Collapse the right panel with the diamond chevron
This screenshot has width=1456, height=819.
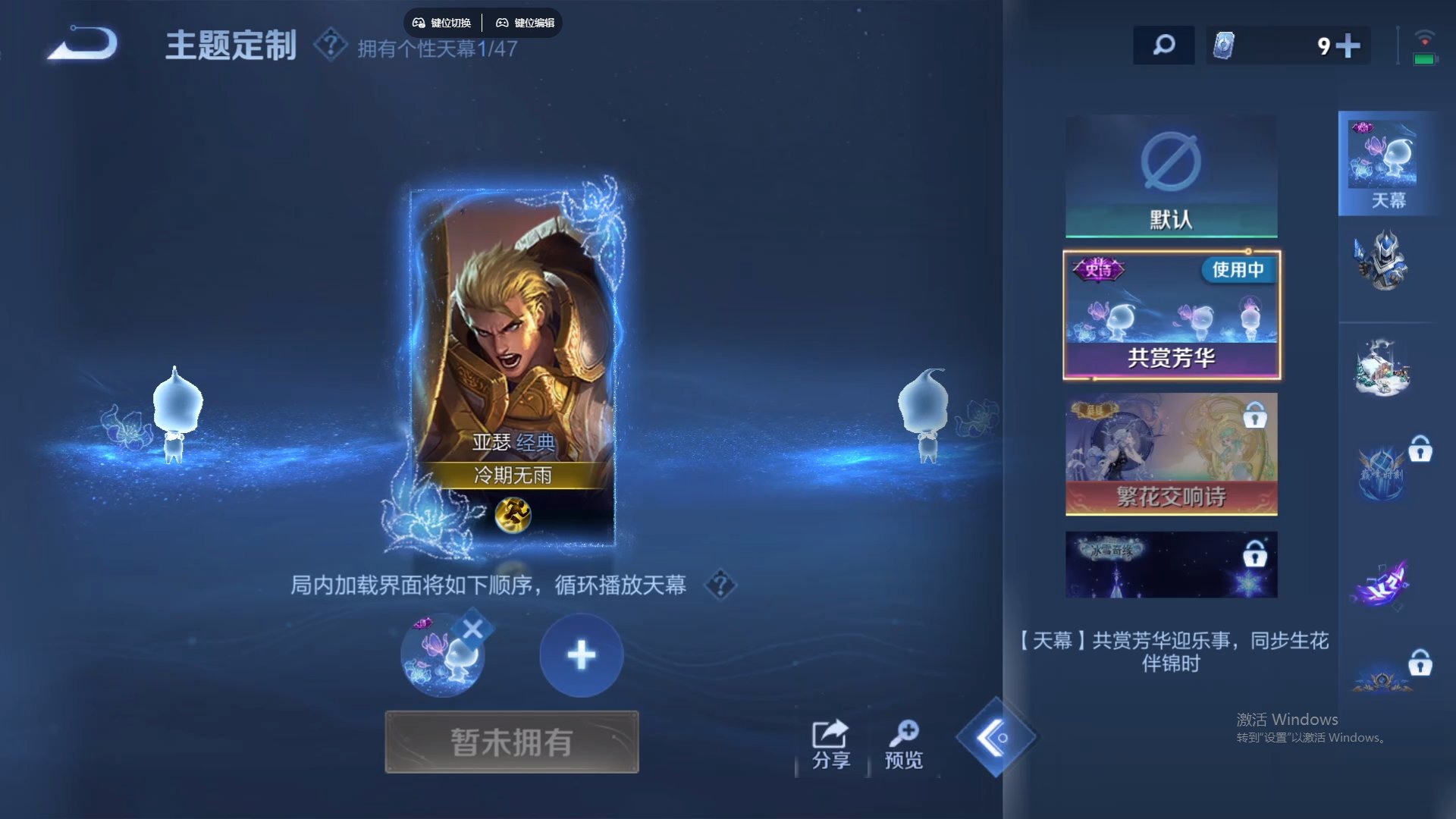pos(997,737)
